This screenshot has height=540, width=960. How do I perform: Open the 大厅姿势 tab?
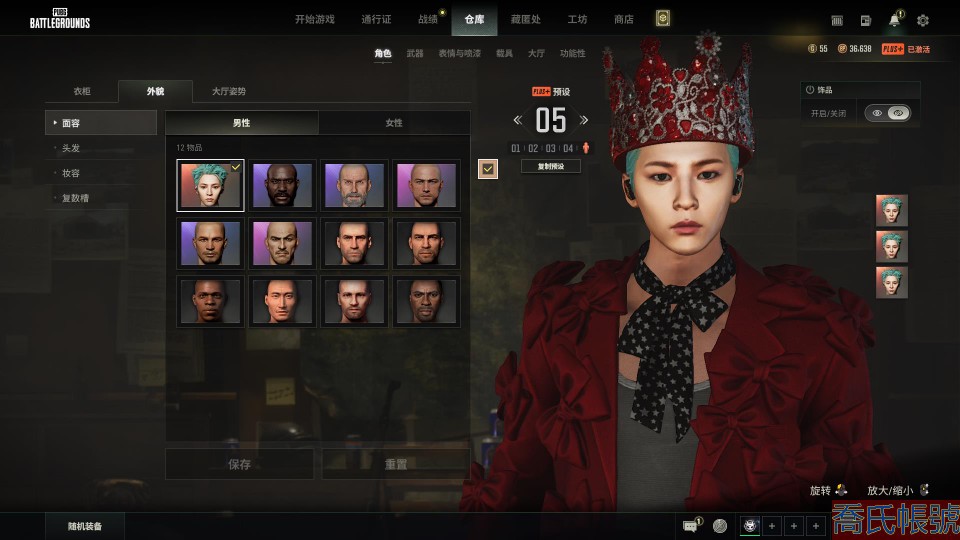pos(229,91)
